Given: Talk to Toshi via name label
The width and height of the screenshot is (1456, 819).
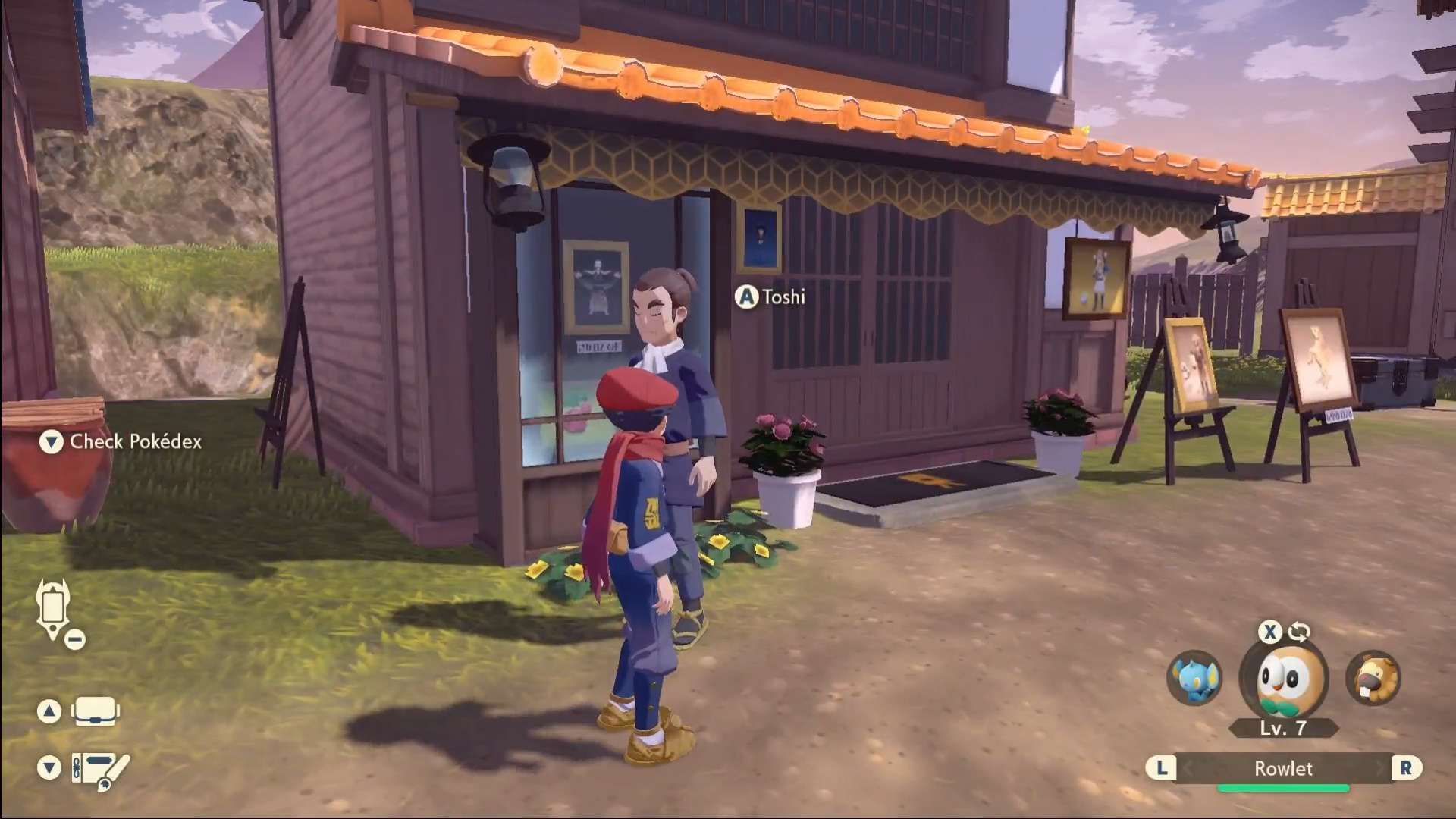Looking at the screenshot, I should coord(783,297).
